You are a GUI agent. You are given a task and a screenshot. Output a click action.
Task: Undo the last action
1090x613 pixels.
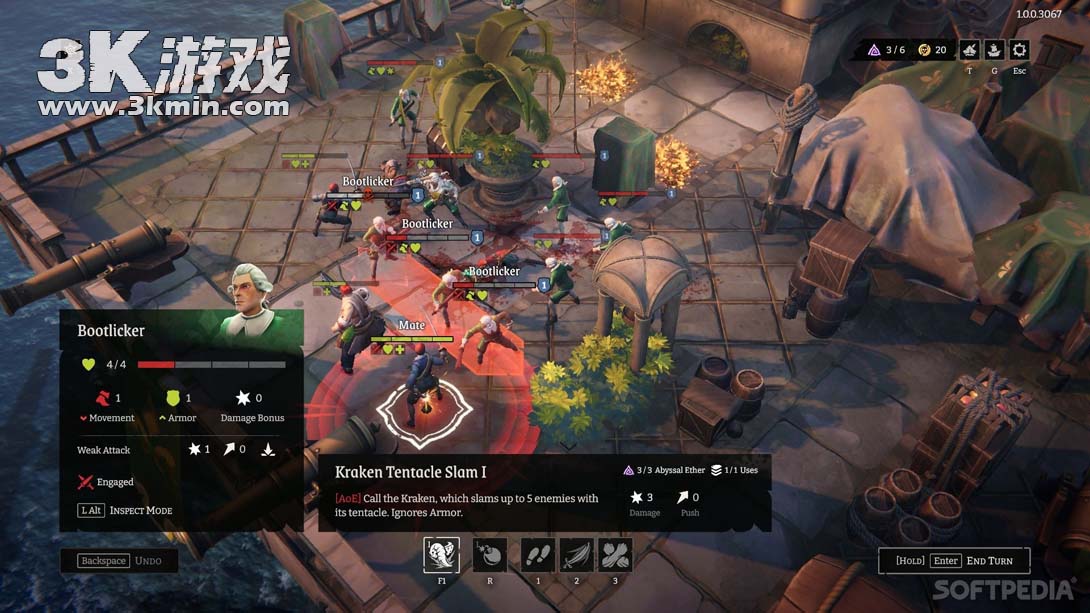pos(119,561)
